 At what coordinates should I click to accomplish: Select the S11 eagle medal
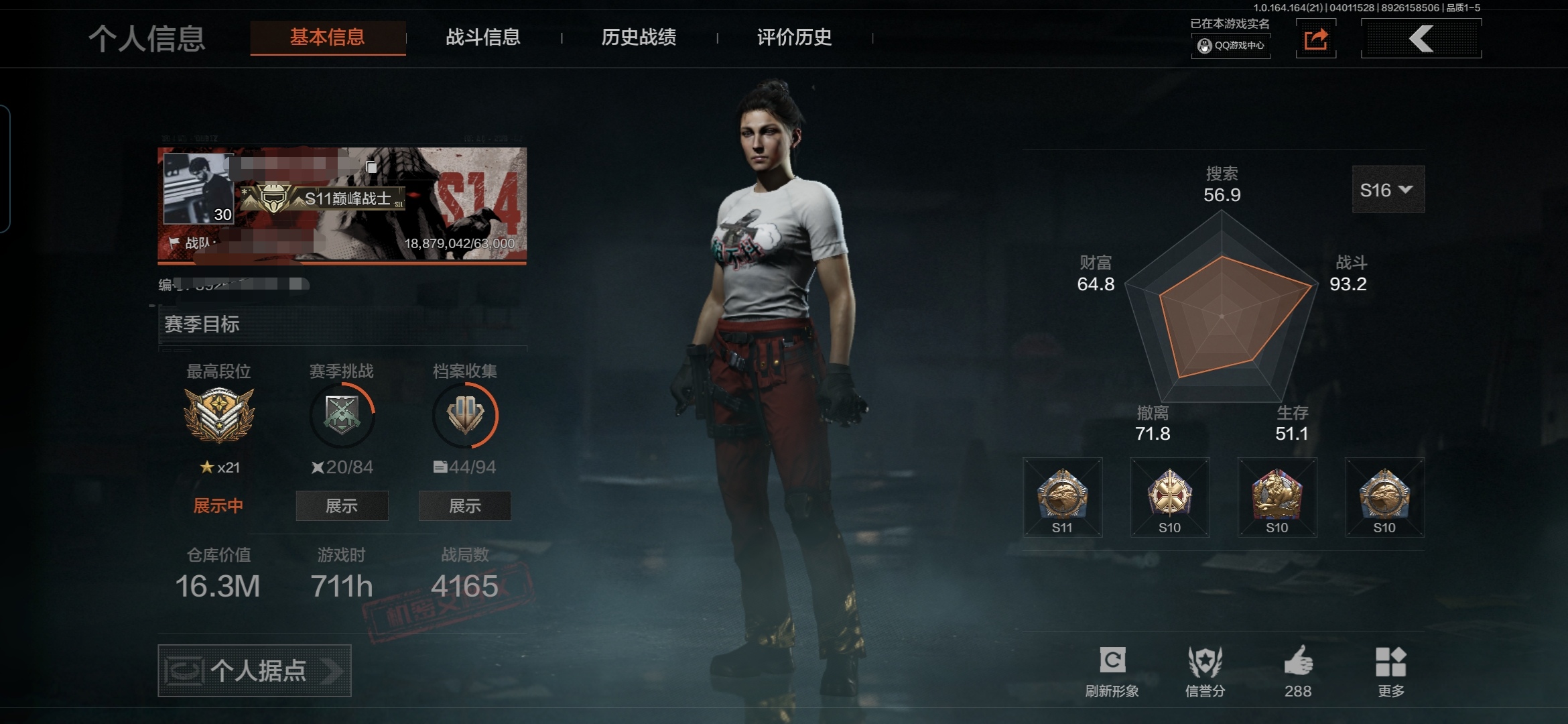click(x=1062, y=497)
